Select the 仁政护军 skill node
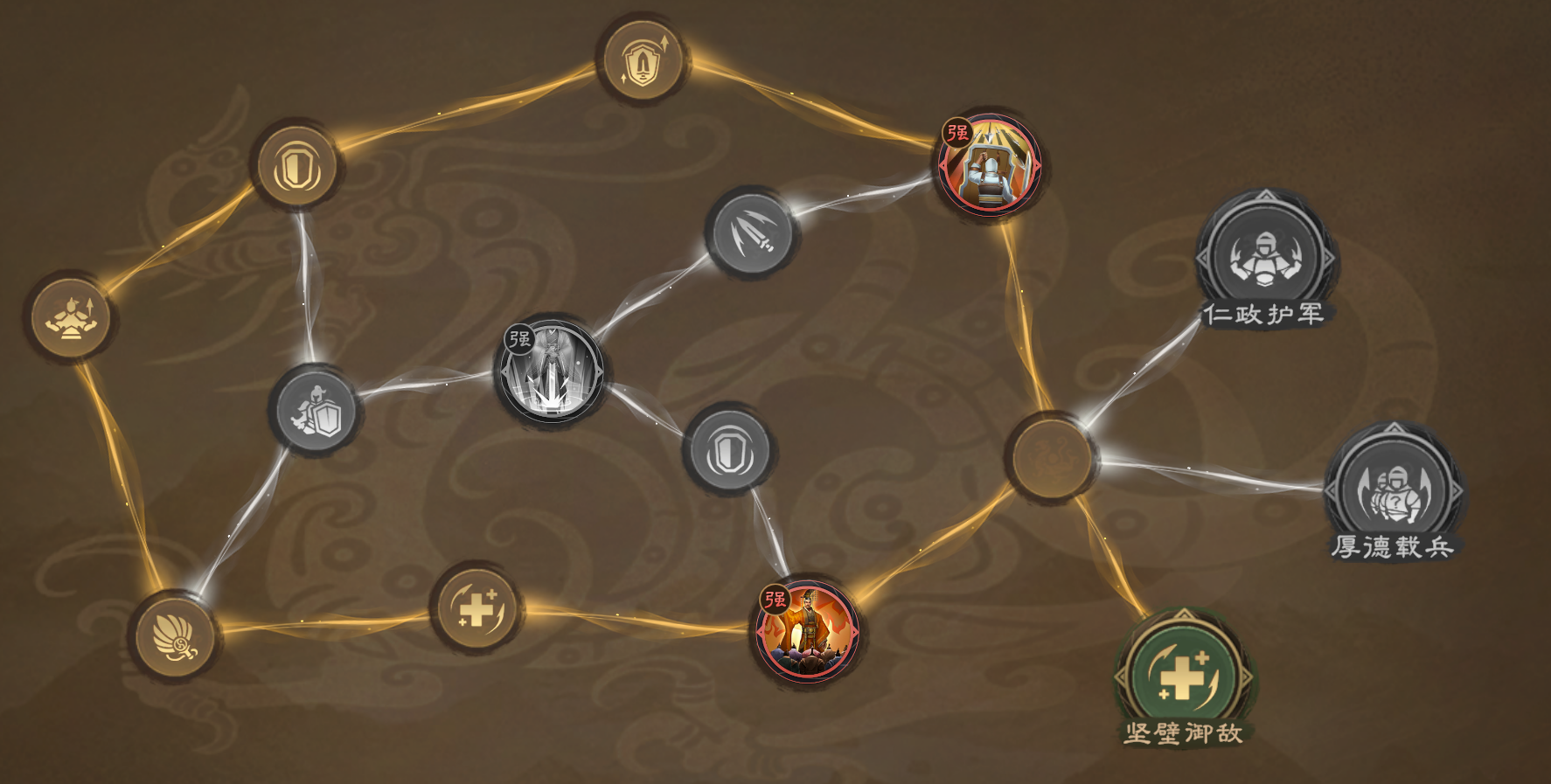 point(1265,254)
